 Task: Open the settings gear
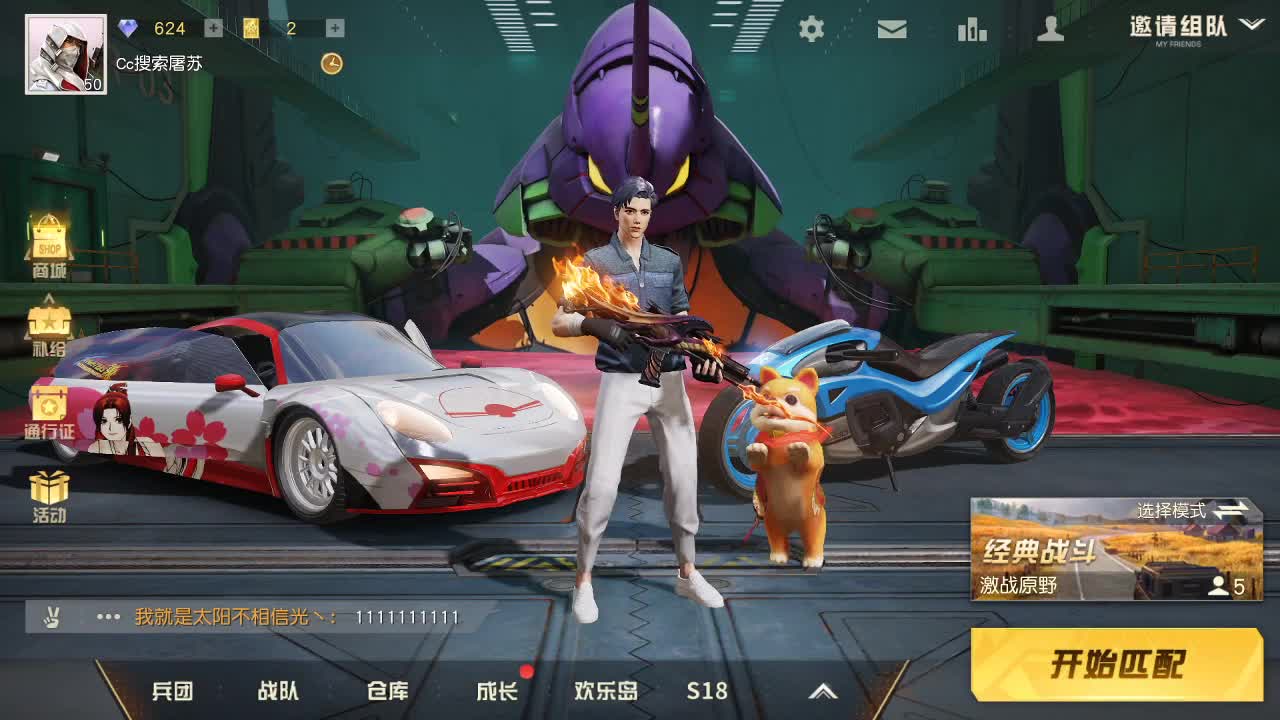click(x=812, y=30)
